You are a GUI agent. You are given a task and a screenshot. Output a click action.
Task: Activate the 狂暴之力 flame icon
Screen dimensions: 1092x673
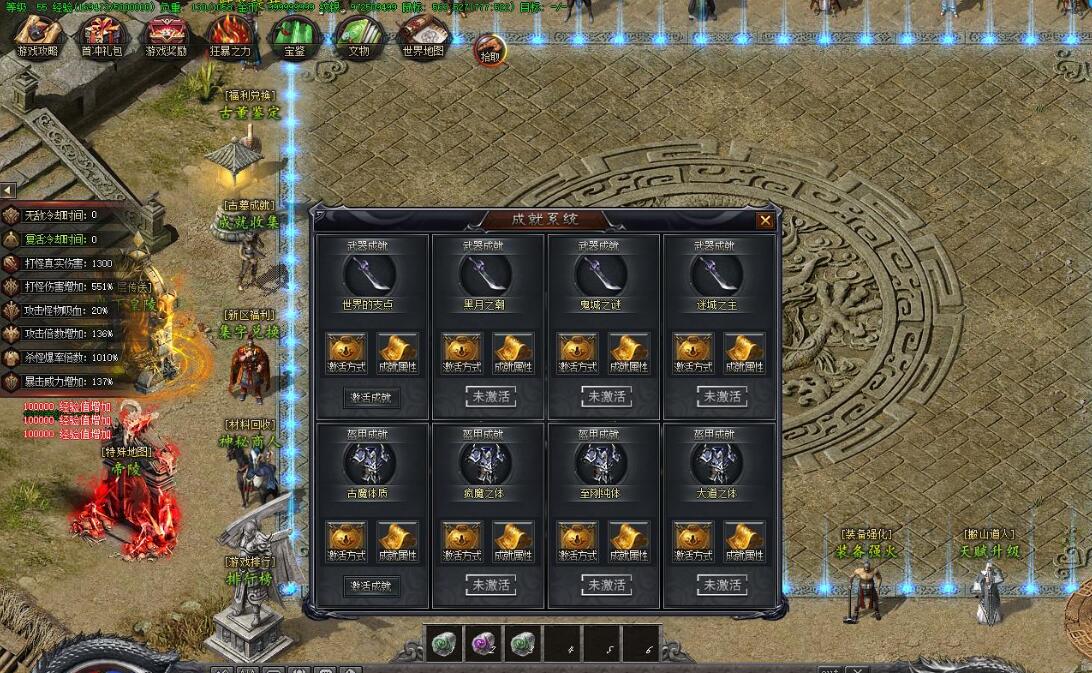[x=229, y=36]
